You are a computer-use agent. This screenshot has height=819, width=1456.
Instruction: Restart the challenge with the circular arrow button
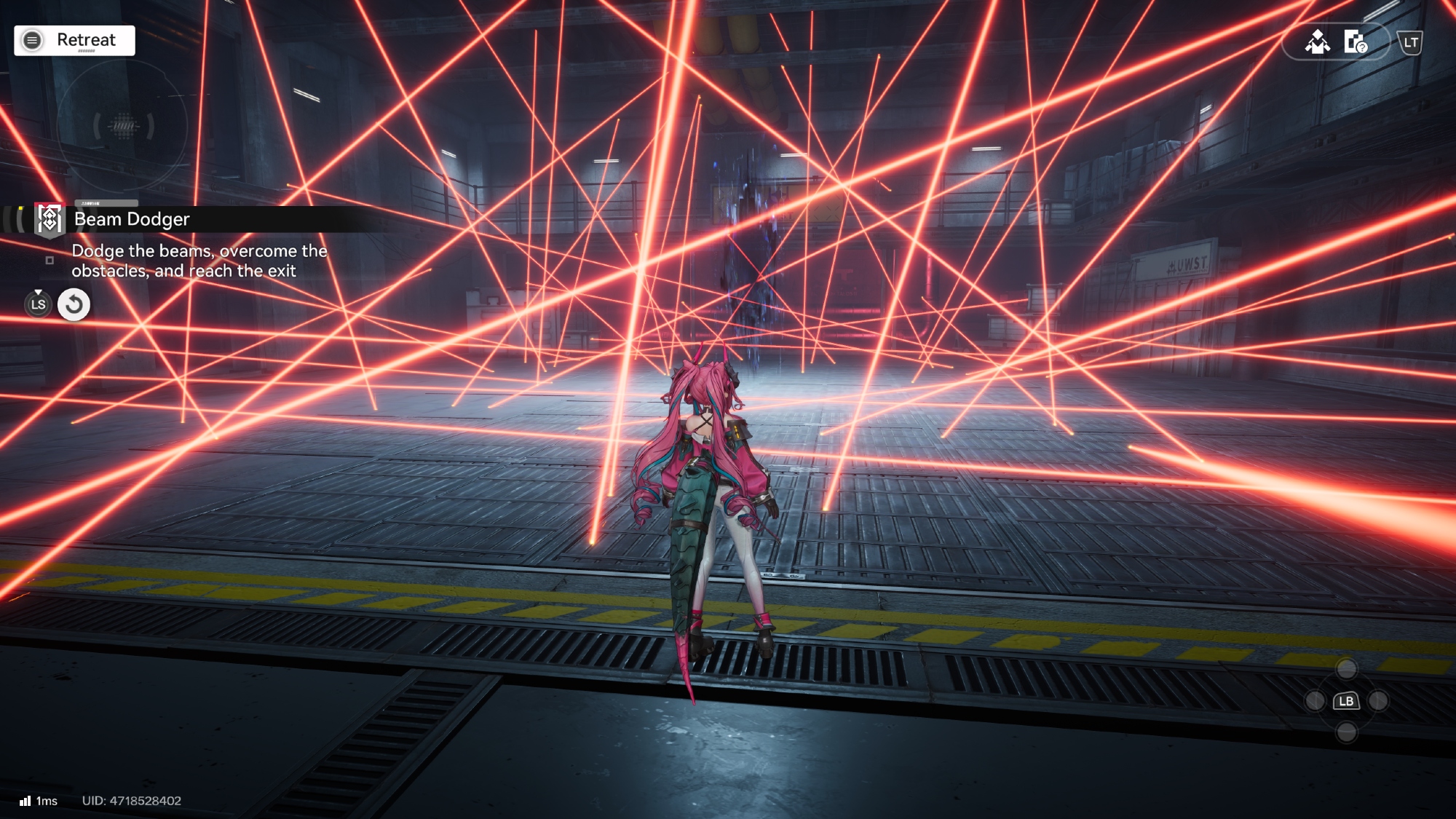pyautogui.click(x=74, y=304)
